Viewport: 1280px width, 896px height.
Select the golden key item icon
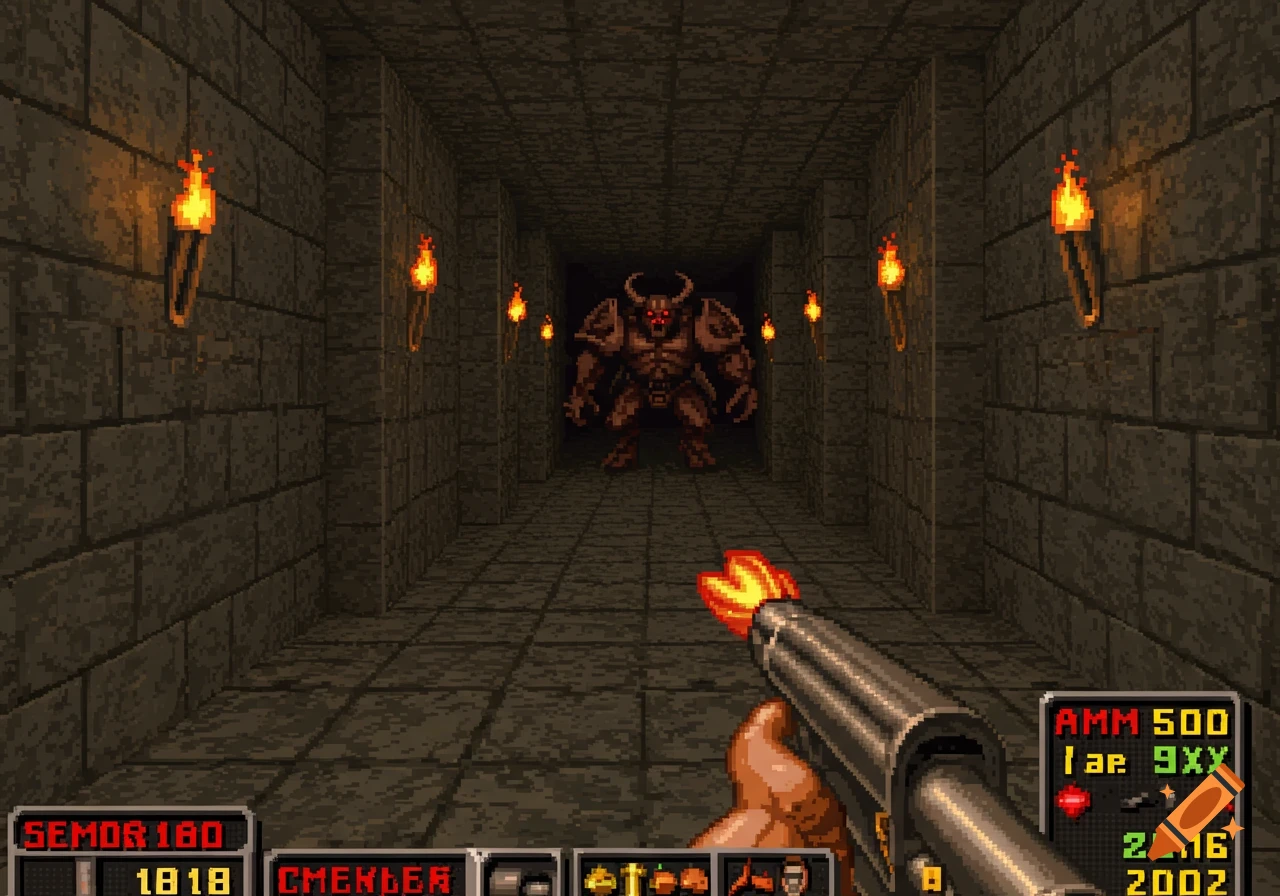click(633, 878)
